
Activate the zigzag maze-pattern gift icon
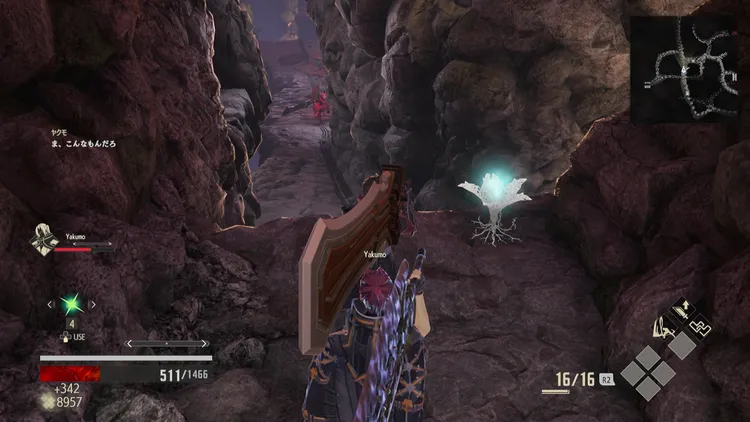point(702,324)
